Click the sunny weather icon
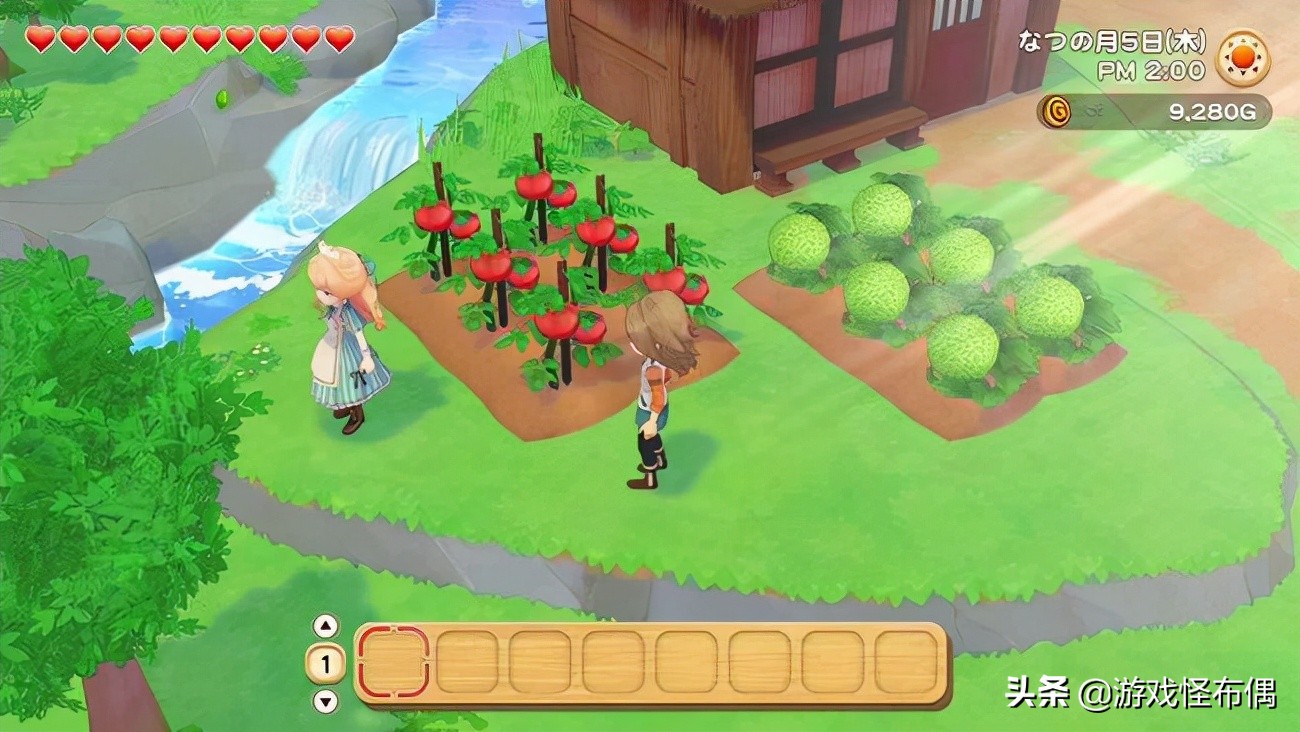This screenshot has height=732, width=1300. pyautogui.click(x=1242, y=57)
